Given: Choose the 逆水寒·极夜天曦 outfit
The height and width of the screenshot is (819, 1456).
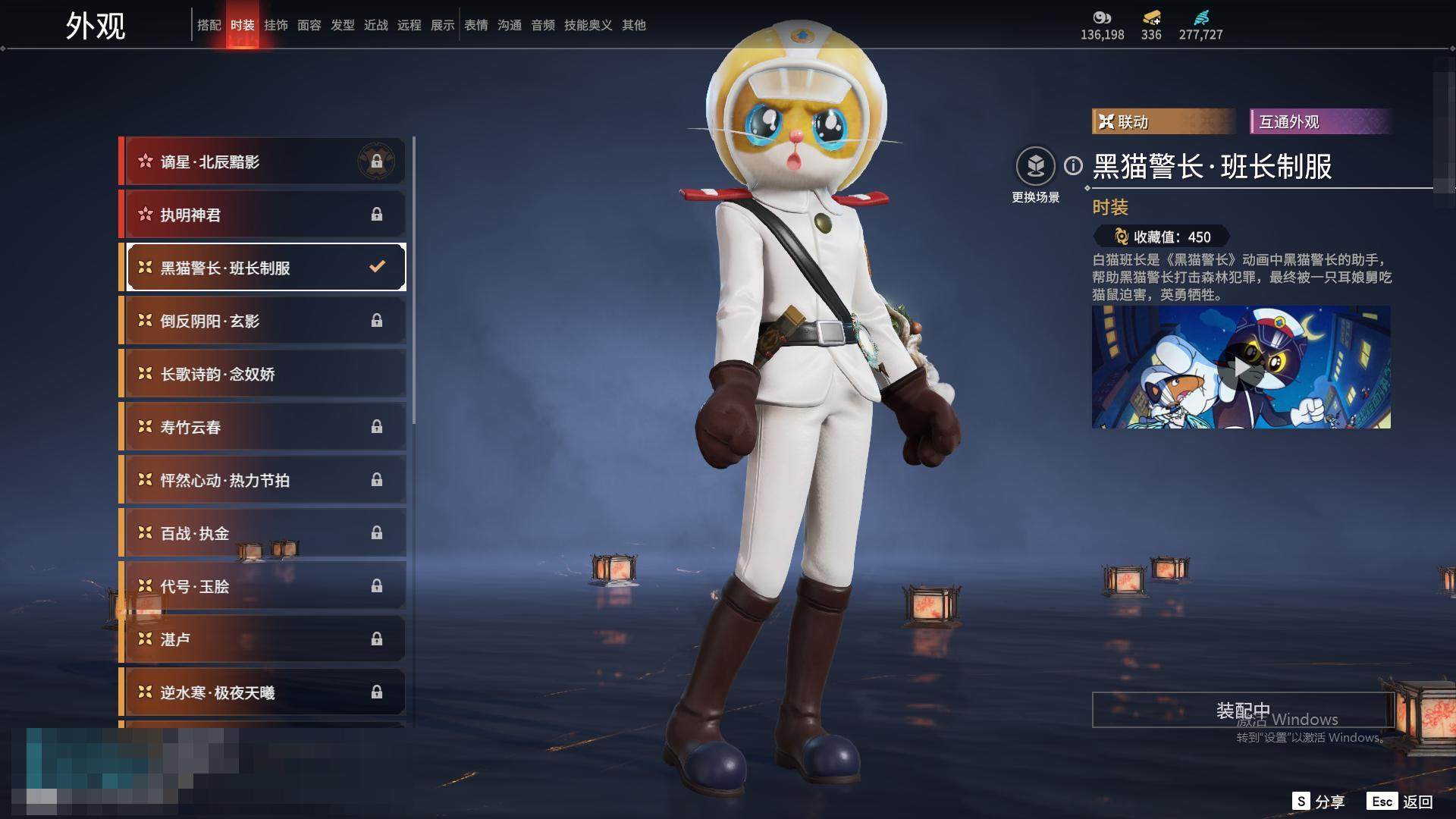Looking at the screenshot, I should [262, 692].
